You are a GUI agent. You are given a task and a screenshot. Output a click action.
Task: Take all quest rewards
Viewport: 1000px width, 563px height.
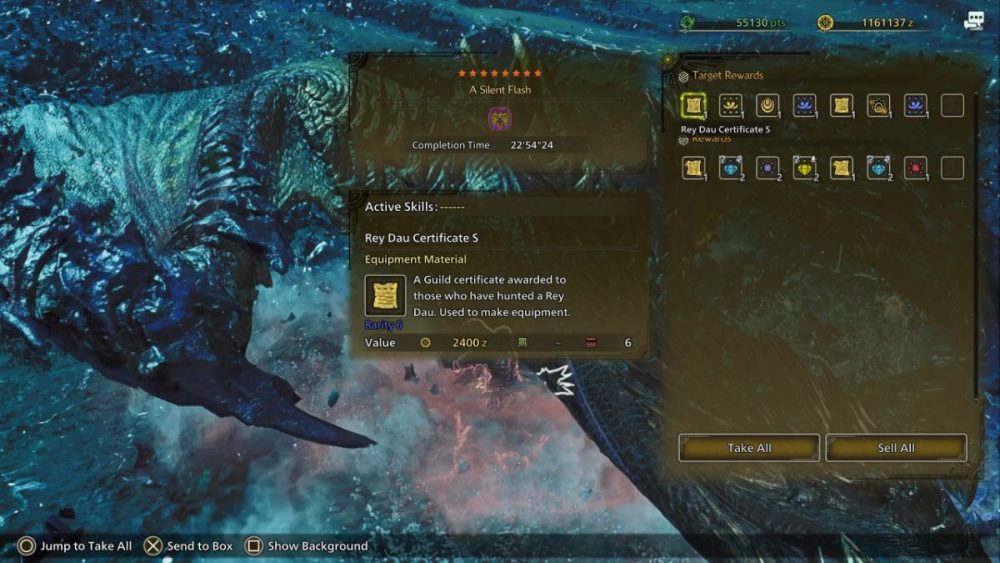pos(749,448)
